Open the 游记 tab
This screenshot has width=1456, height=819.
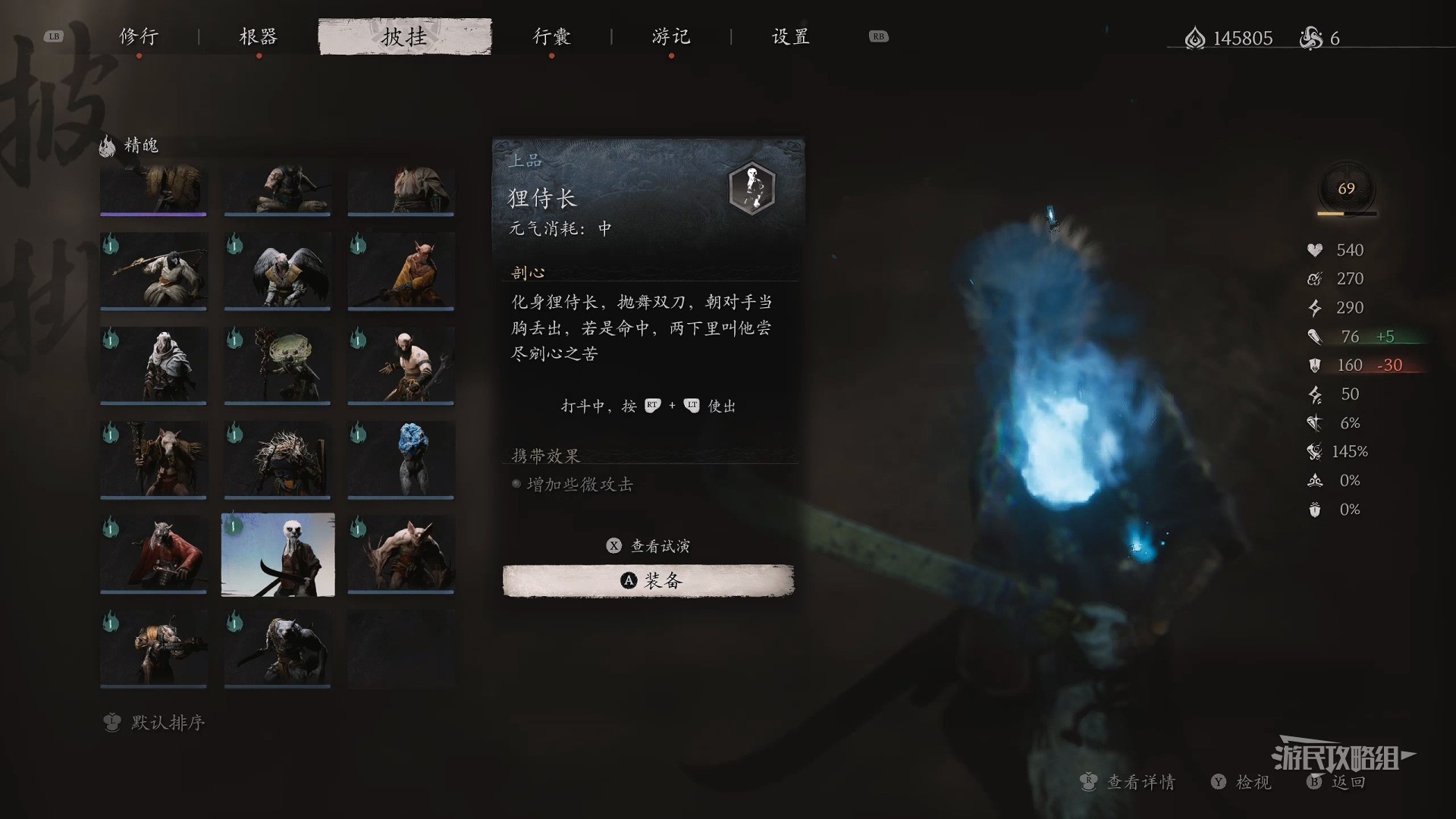tap(671, 36)
